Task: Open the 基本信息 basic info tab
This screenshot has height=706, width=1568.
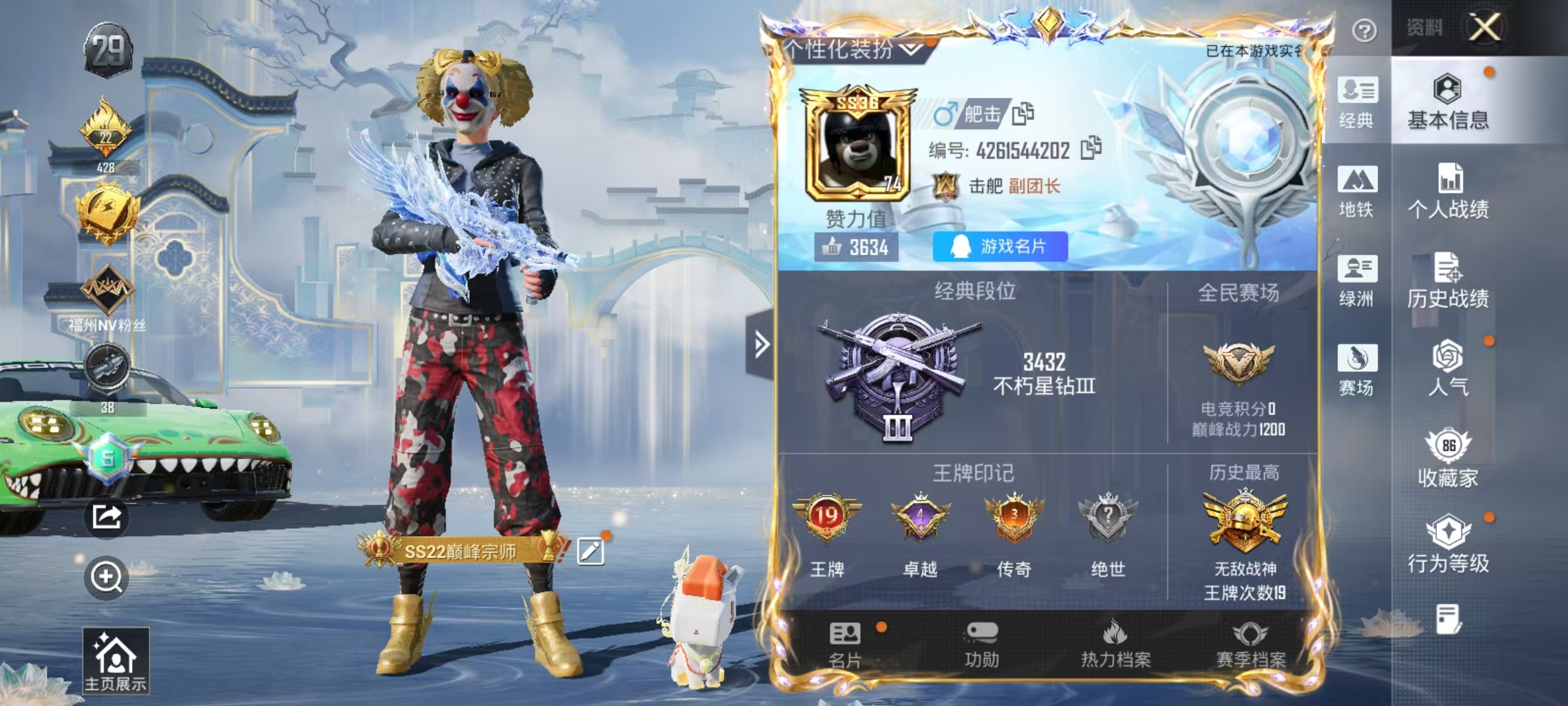Action: (x=1448, y=101)
